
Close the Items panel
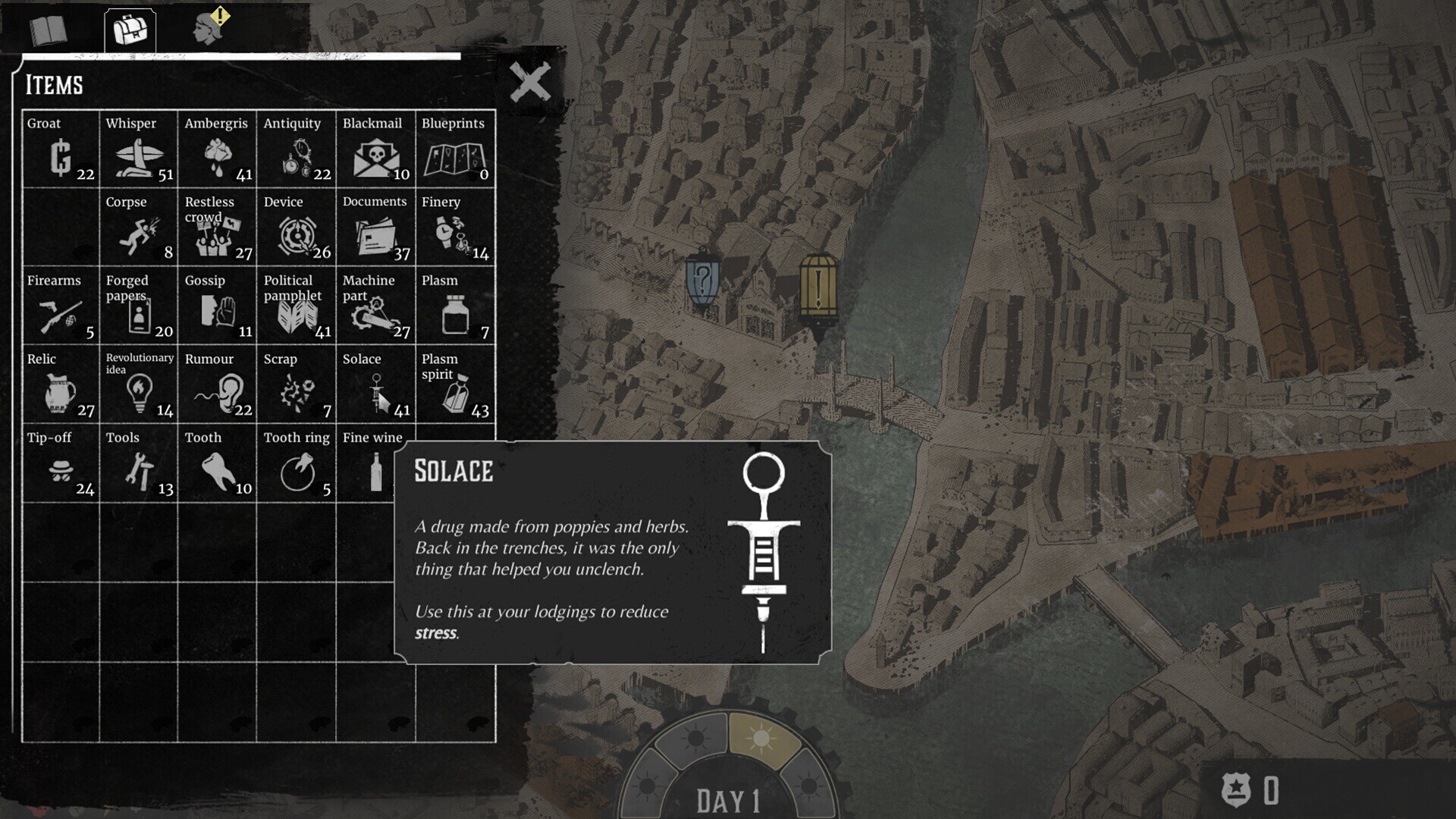(530, 82)
